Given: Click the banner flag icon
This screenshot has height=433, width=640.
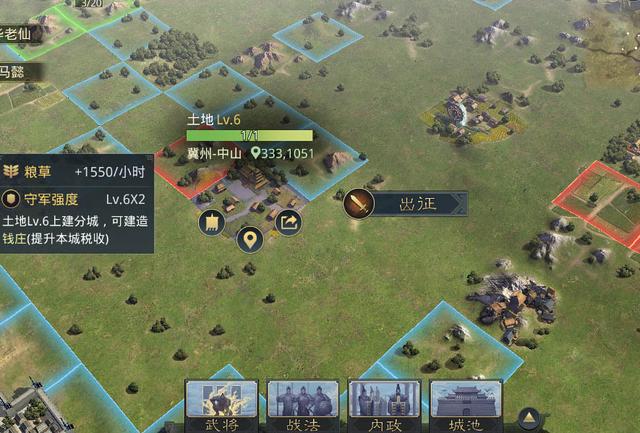Looking at the screenshot, I should (x=211, y=222).
